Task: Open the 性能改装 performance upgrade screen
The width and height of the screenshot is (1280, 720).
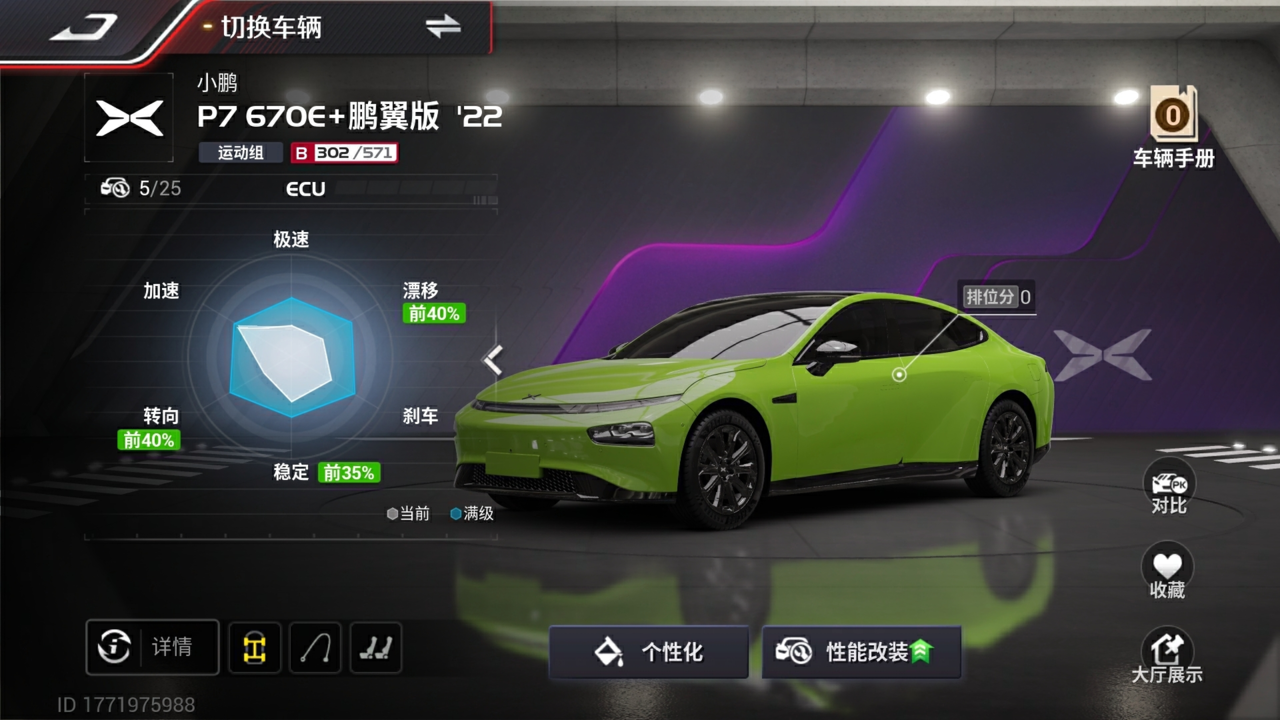Action: (x=861, y=652)
